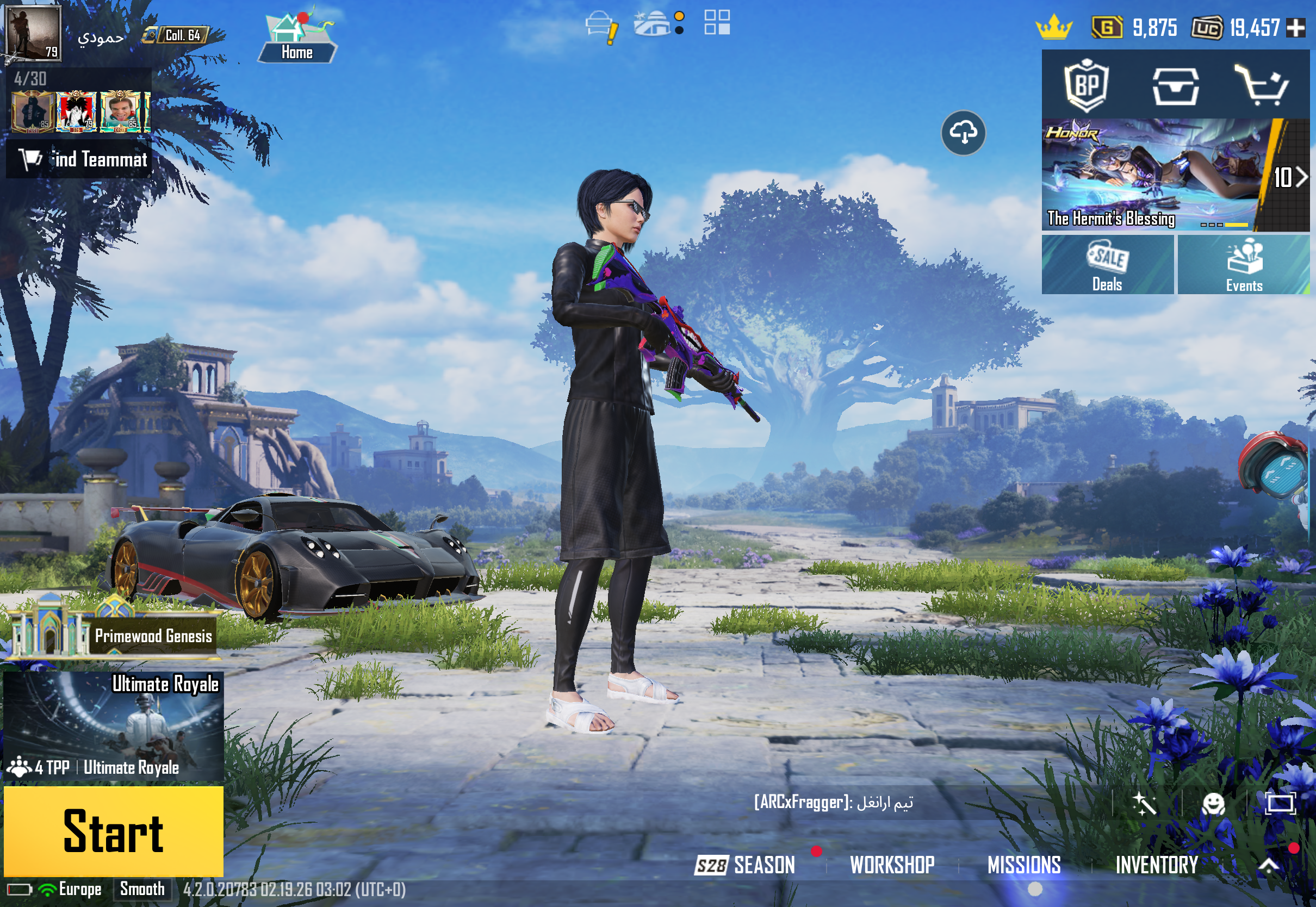The width and height of the screenshot is (1316, 907).
Task: Open the Inventory
Action: tap(1156, 865)
